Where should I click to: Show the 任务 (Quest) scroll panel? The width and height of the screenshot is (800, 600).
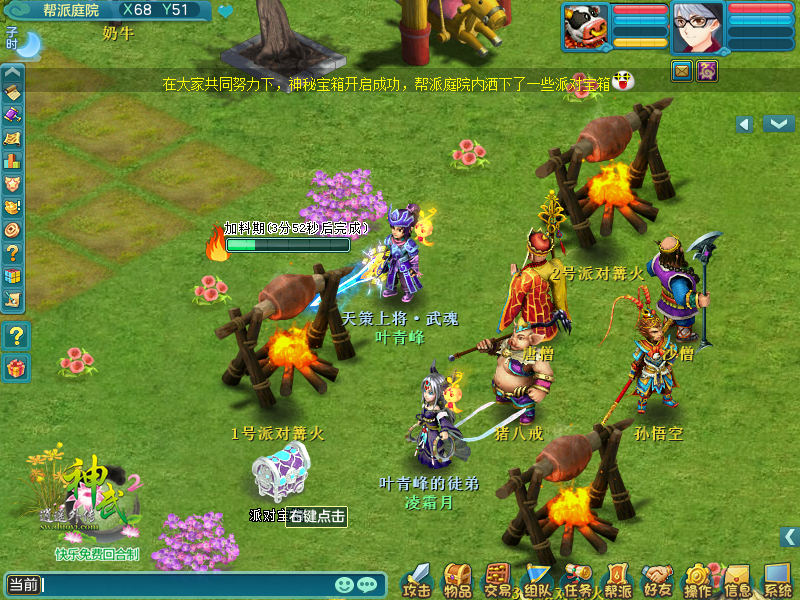(578, 579)
